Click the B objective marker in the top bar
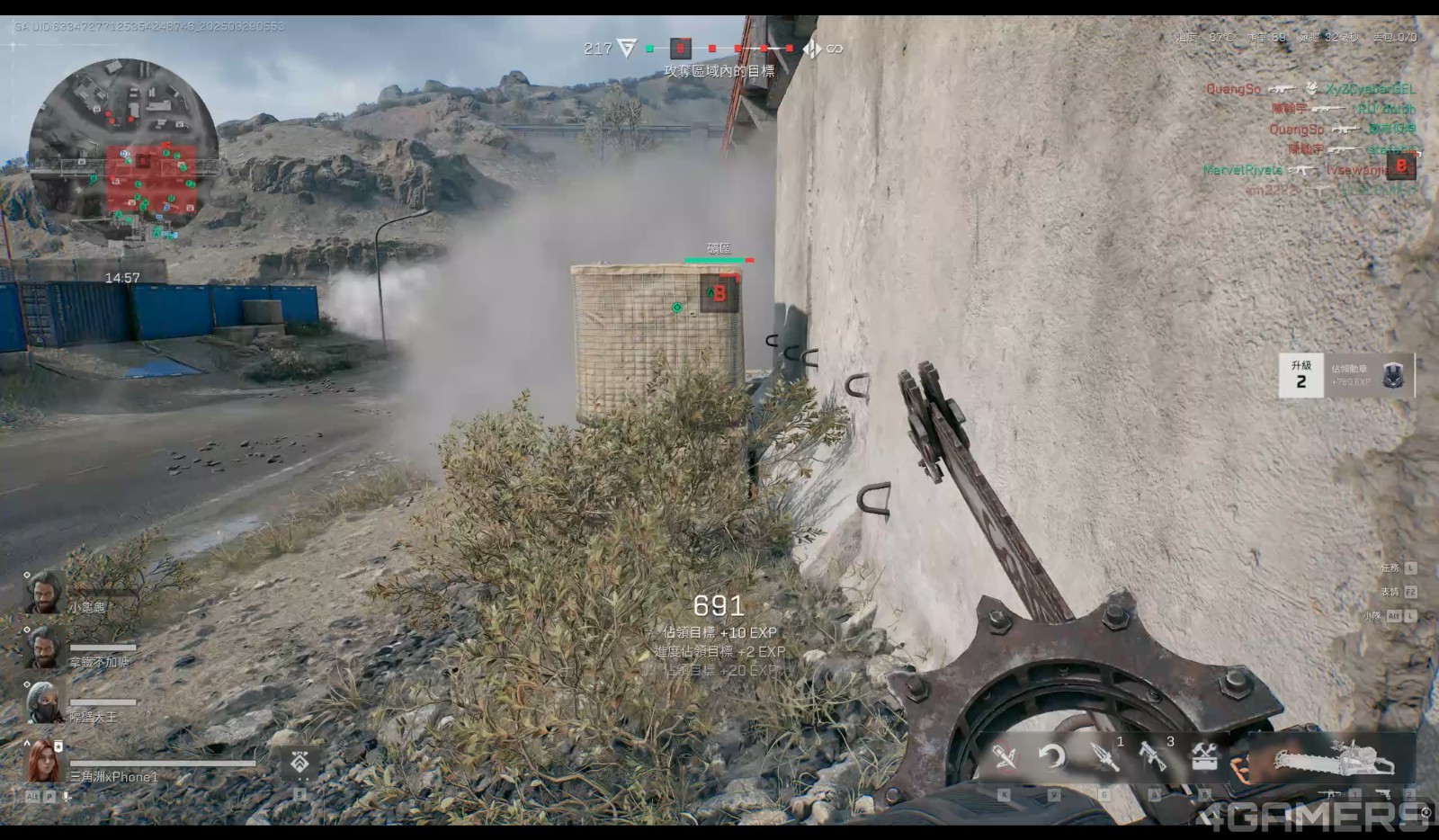 point(681,48)
